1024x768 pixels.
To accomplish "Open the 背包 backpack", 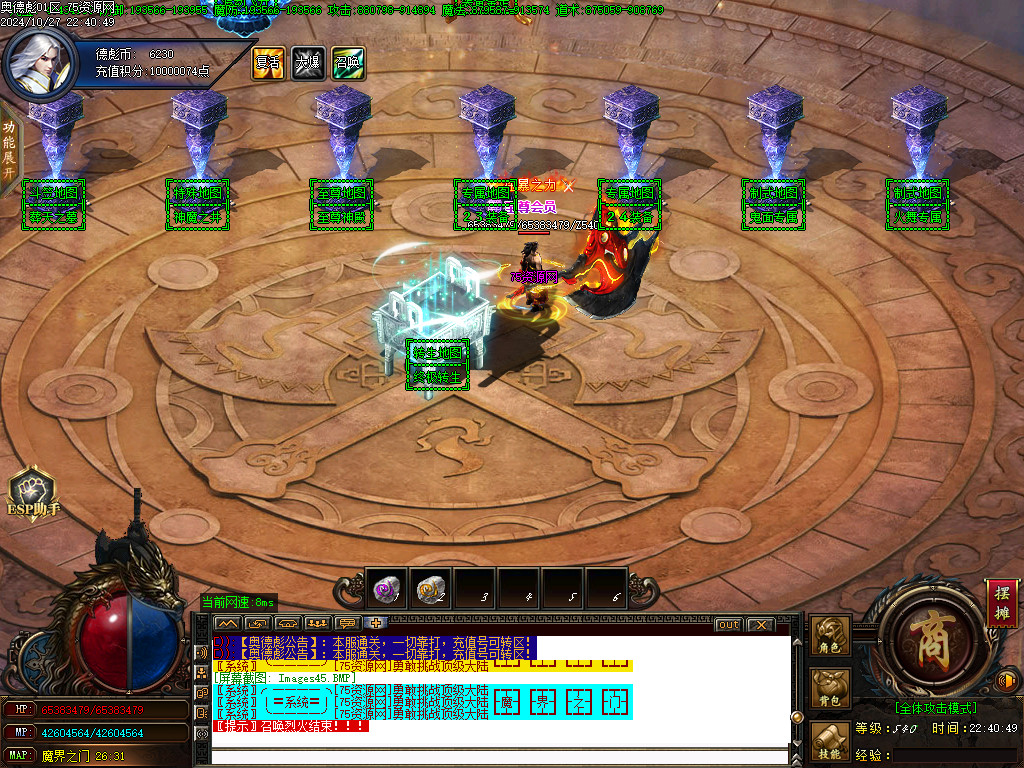I will (x=830, y=690).
